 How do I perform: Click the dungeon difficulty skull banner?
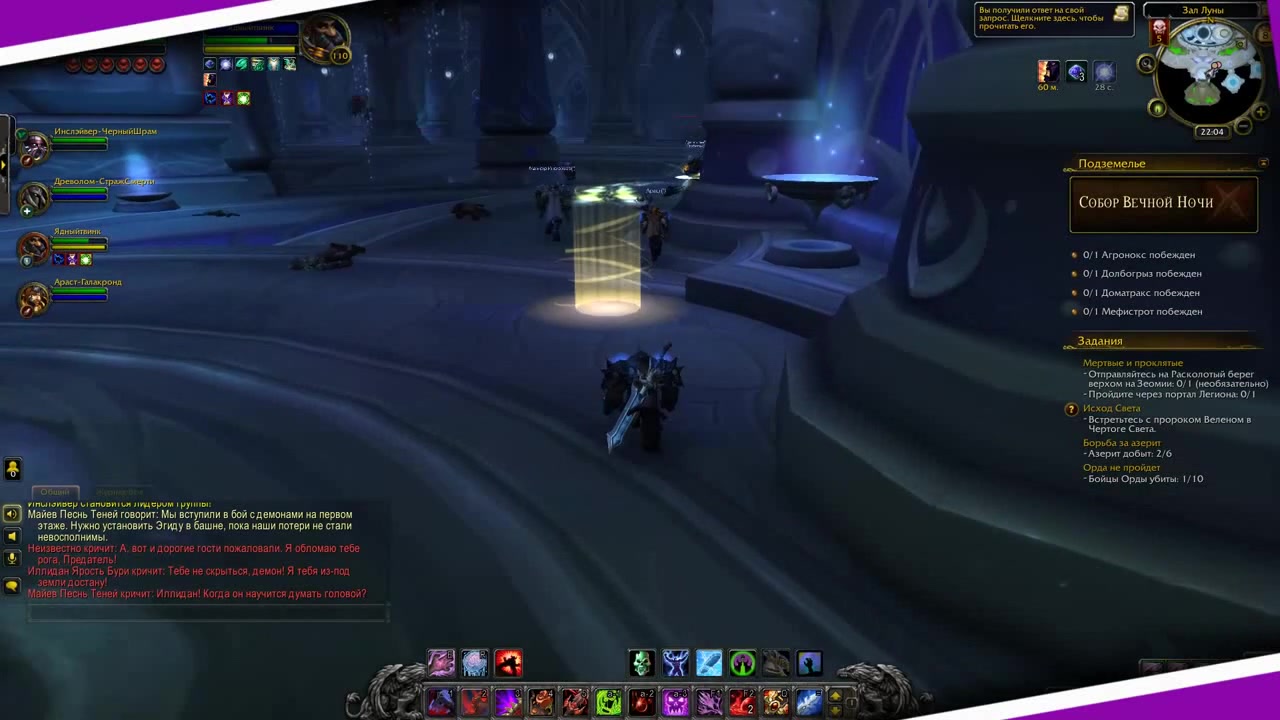tap(1160, 31)
